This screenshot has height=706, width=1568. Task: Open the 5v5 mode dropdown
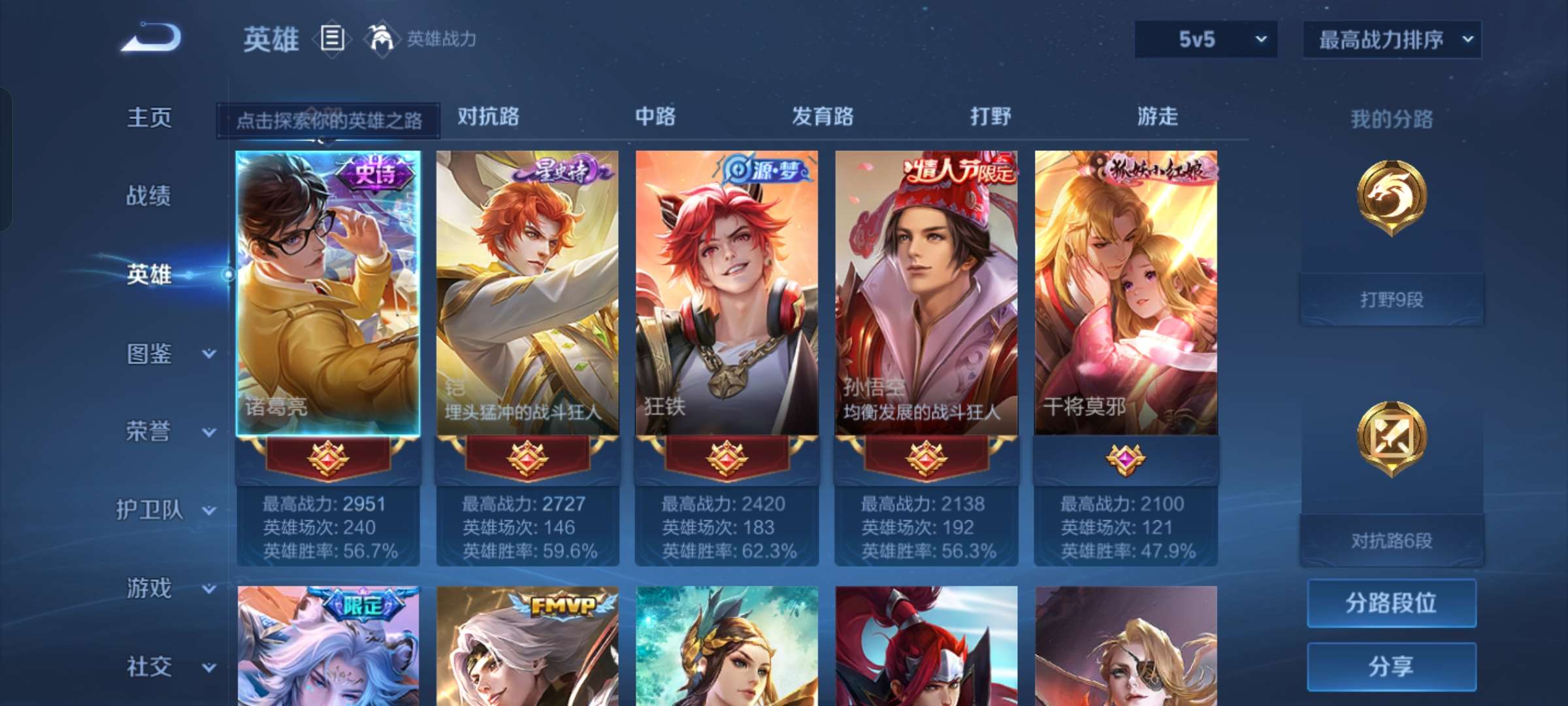1205,39
